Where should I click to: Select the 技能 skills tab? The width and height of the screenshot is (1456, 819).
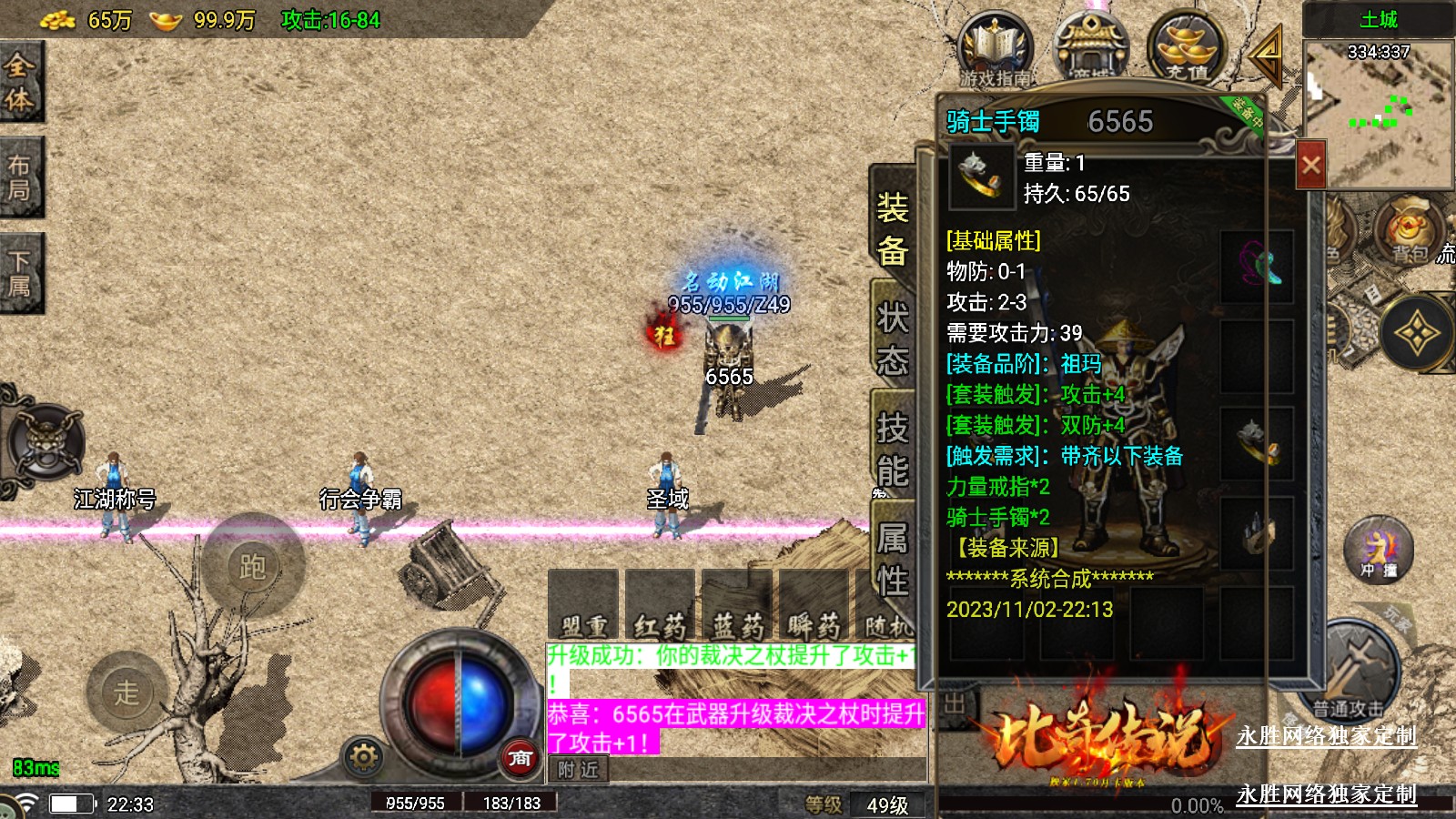893,449
